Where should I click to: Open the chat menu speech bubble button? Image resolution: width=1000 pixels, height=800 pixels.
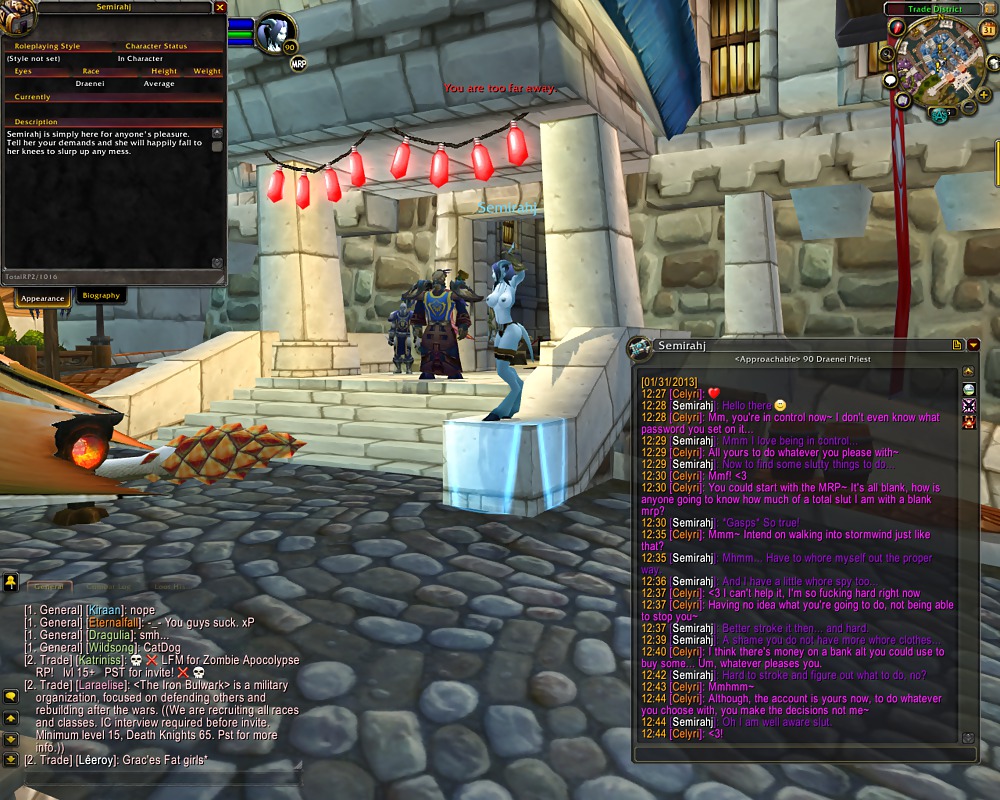click(x=10, y=696)
